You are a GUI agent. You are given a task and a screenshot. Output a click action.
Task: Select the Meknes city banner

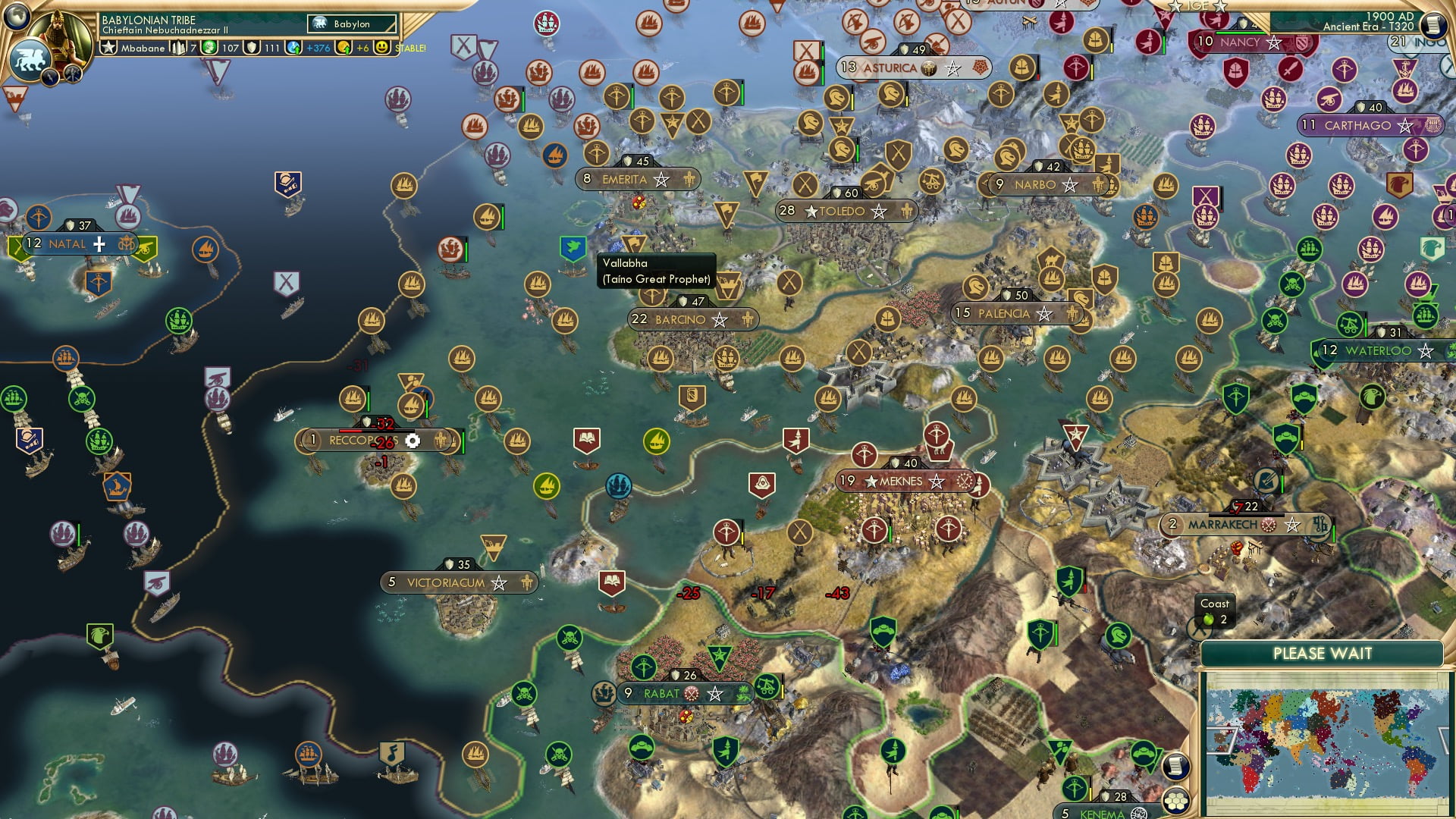(893, 482)
